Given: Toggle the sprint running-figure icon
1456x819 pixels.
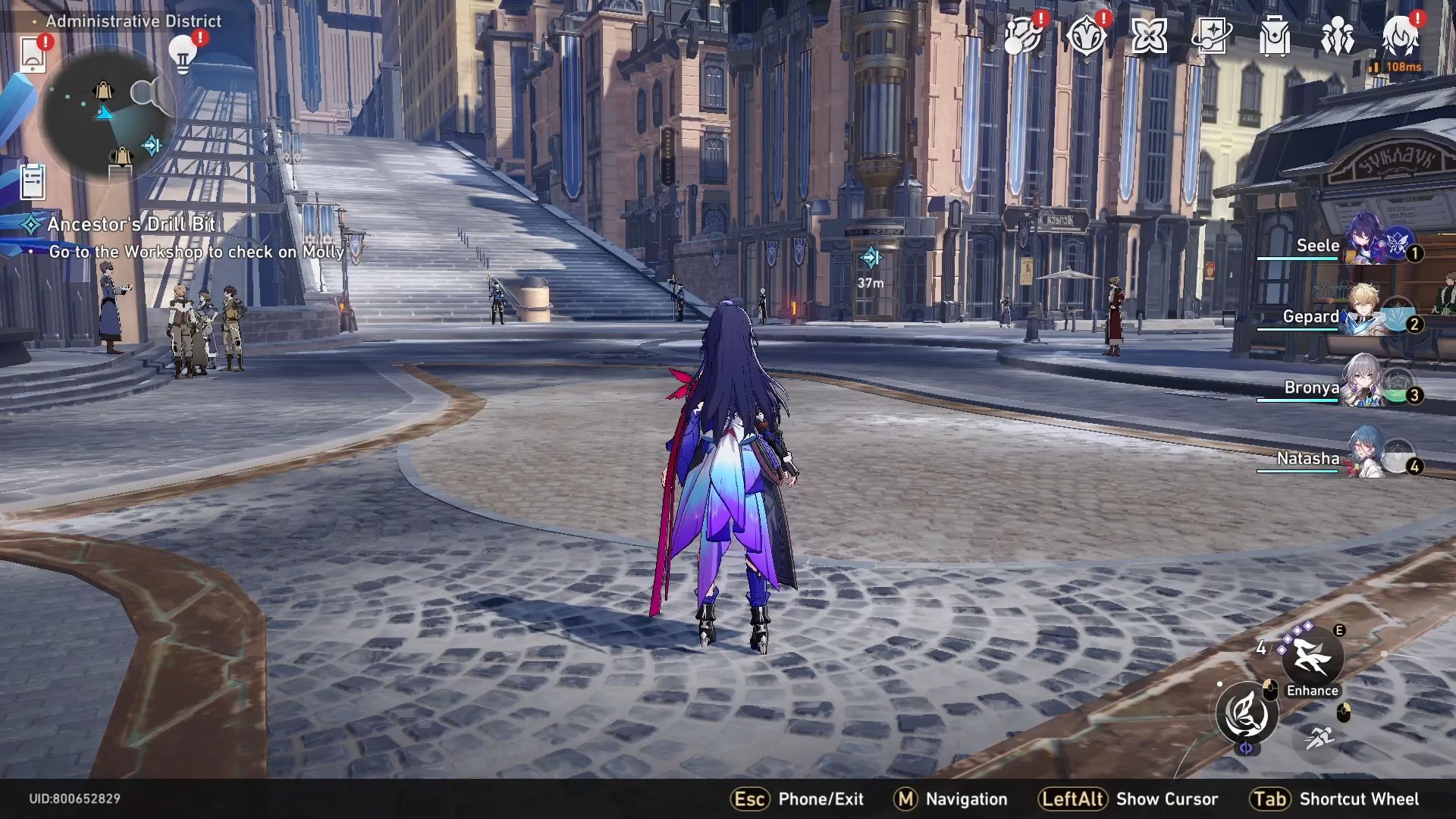Looking at the screenshot, I should tap(1319, 736).
